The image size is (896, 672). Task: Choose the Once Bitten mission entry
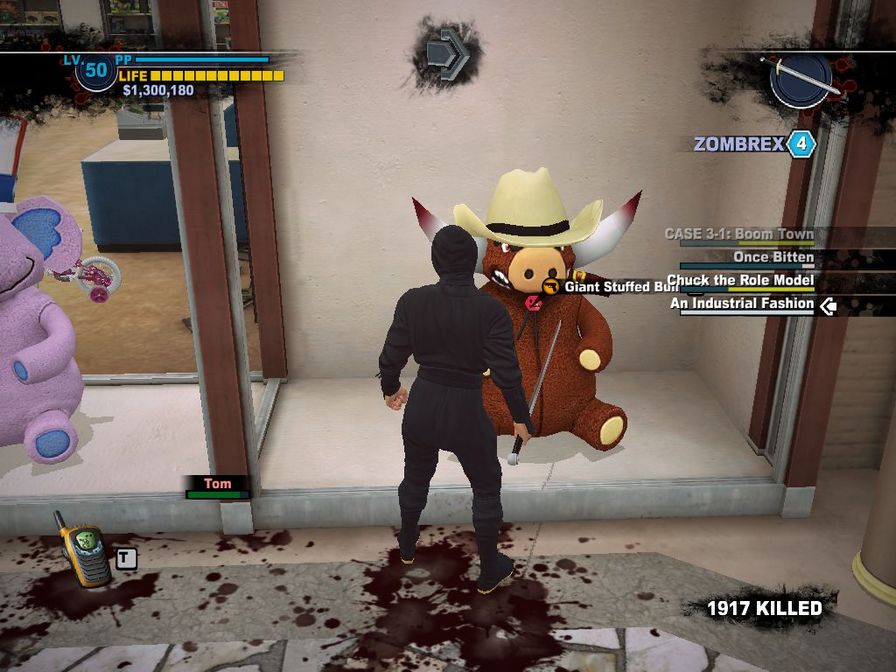click(x=773, y=258)
